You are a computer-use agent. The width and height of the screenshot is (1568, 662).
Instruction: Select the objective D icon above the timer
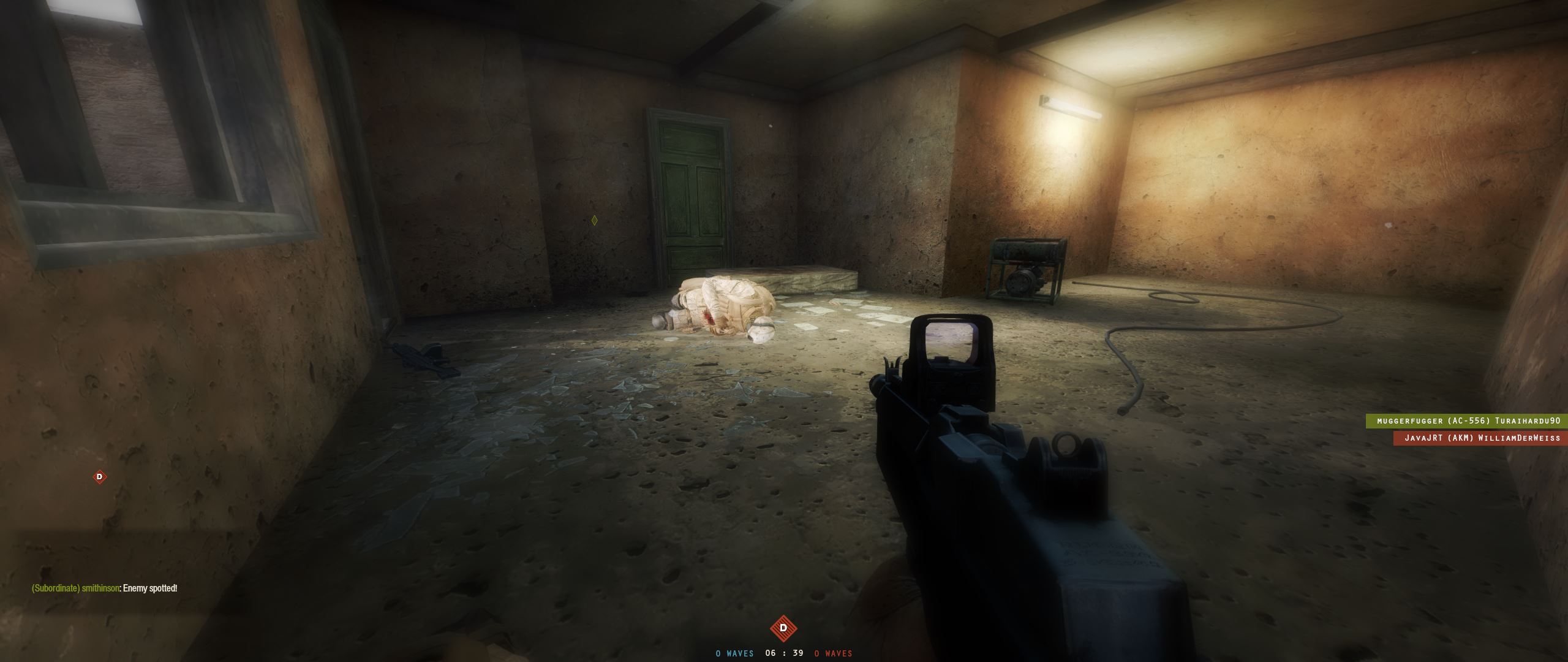pos(783,628)
